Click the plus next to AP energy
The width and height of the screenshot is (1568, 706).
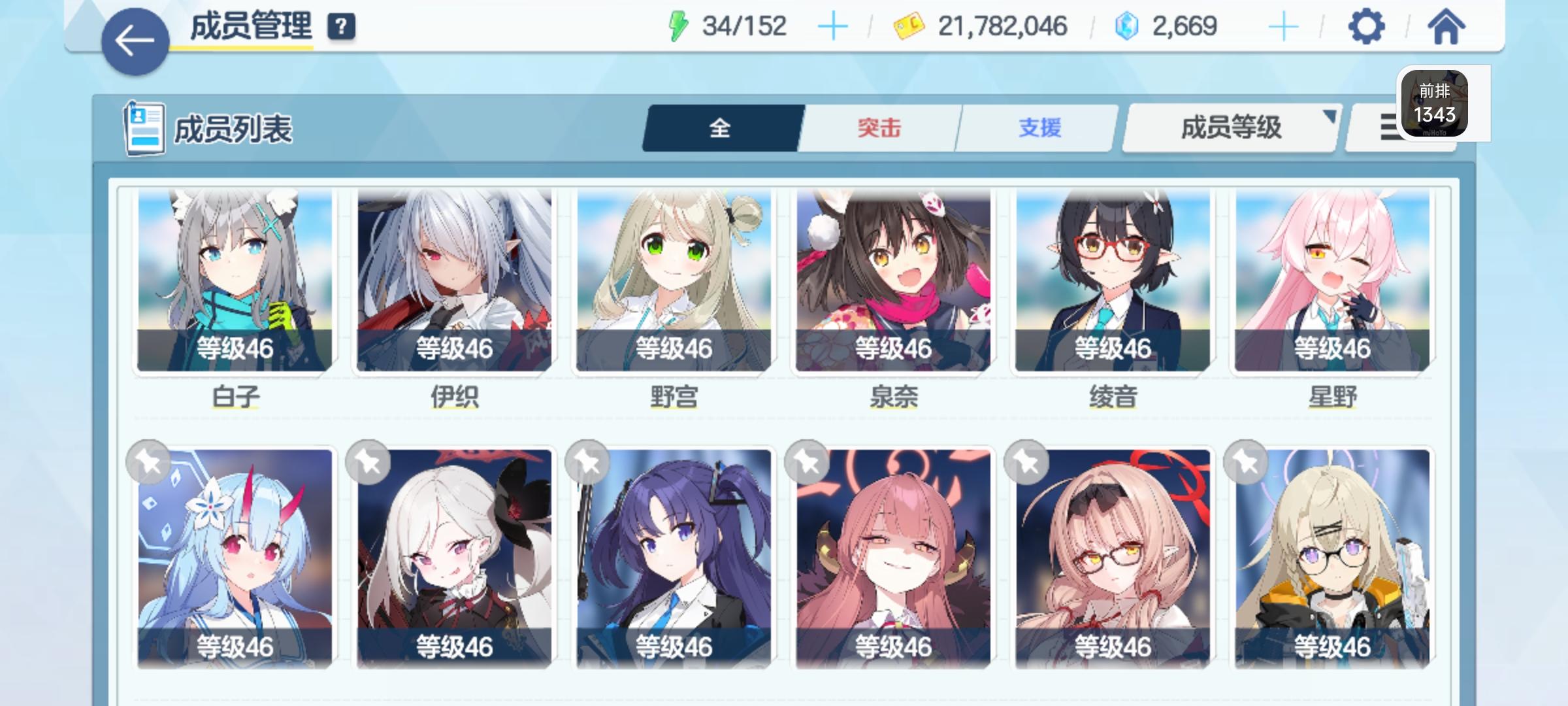834,27
